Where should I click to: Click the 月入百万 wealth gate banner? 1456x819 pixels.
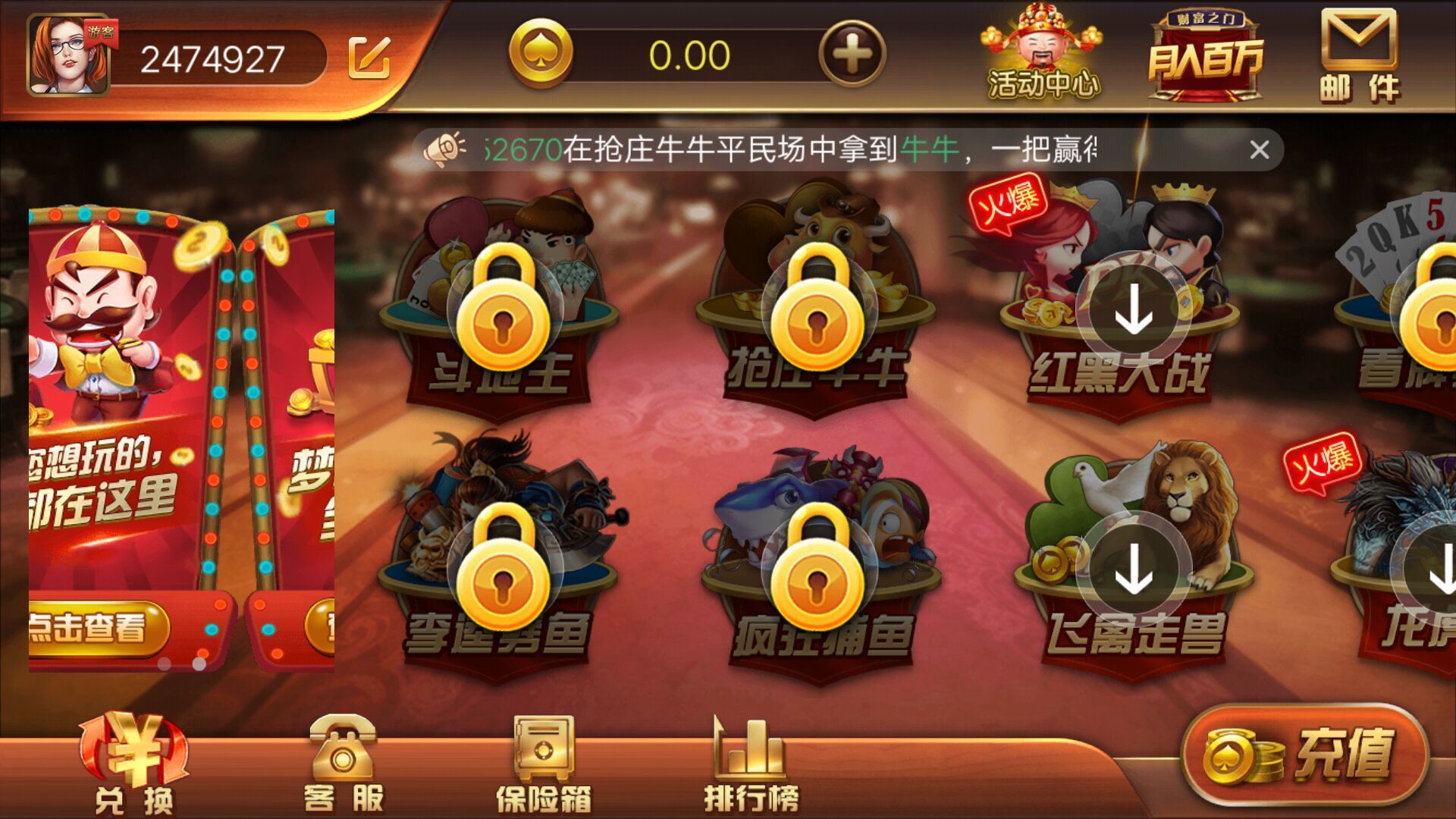point(1206,53)
